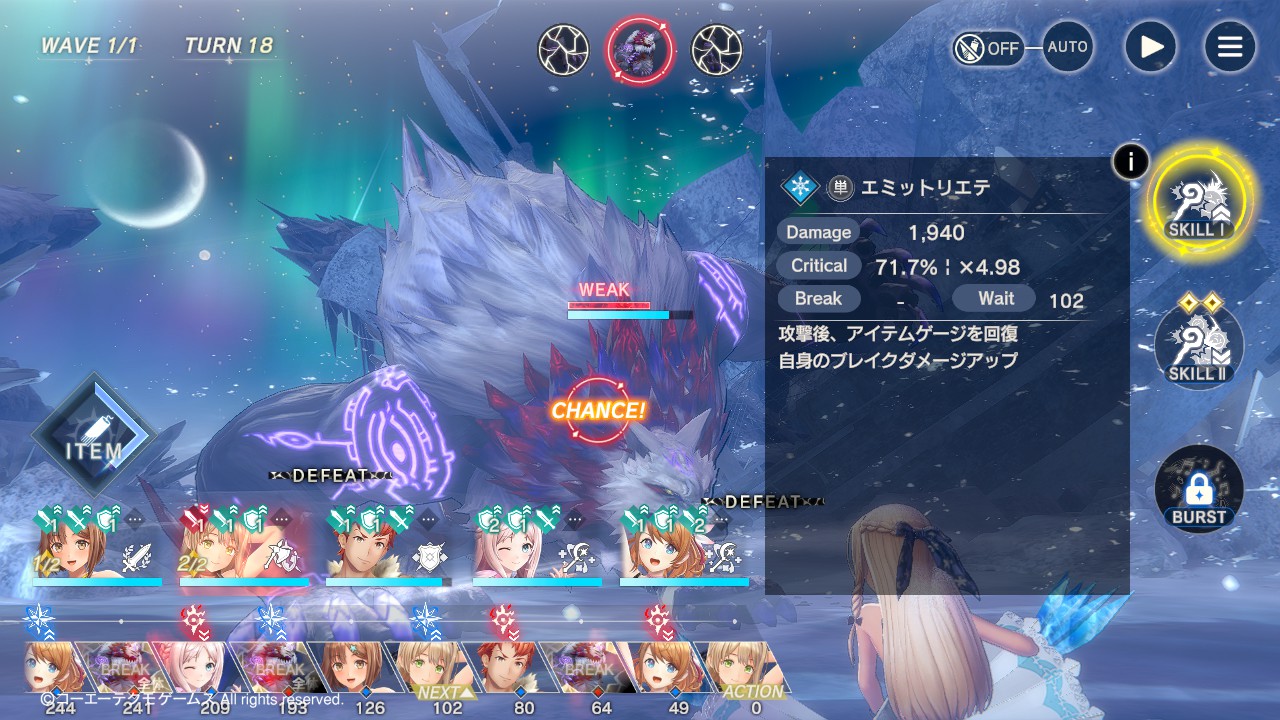Switch the OFF speed toggle
The width and height of the screenshot is (1280, 720).
tap(988, 48)
